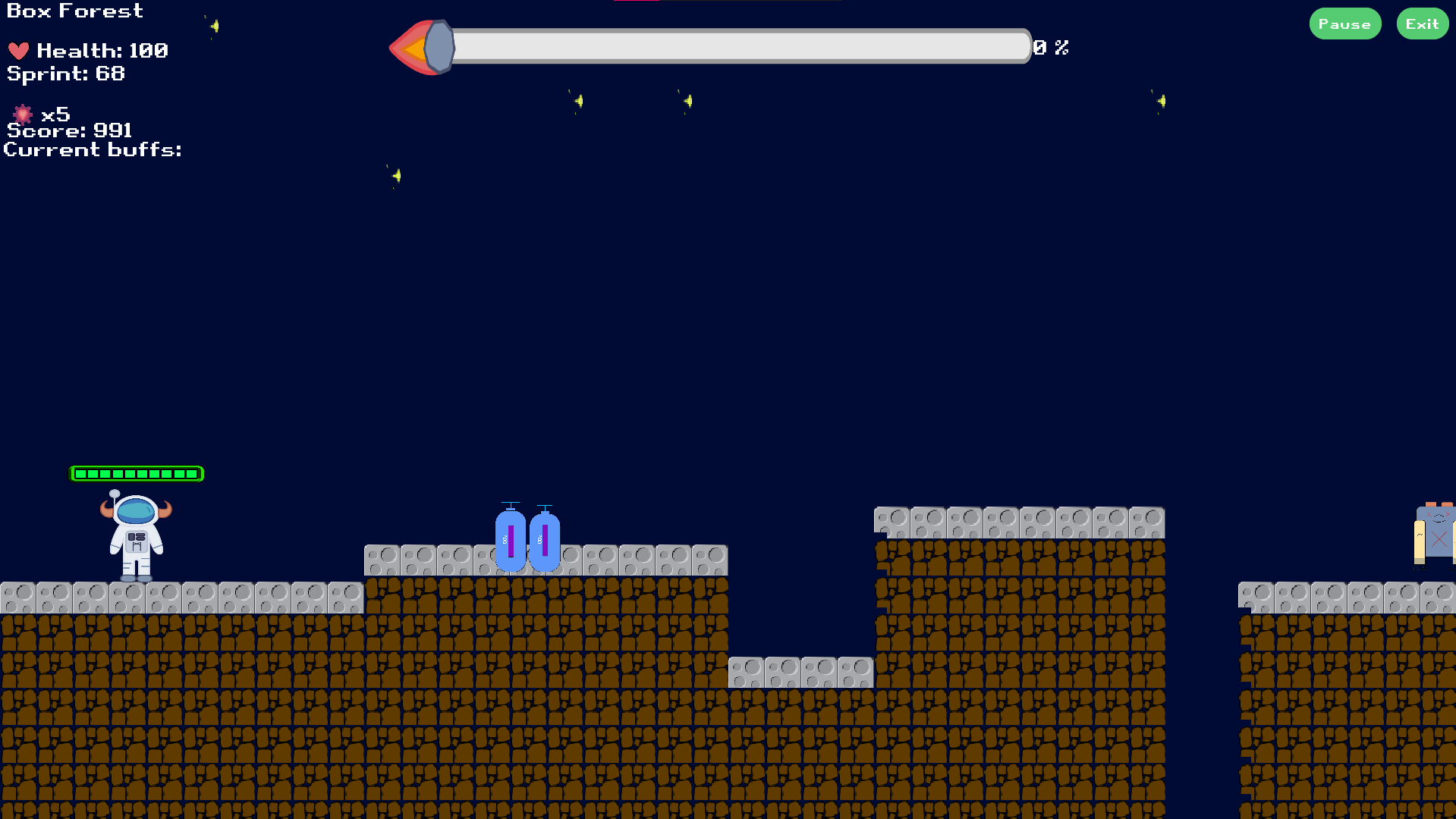Click the Current buffs label
1456x819 pixels.
93,149
